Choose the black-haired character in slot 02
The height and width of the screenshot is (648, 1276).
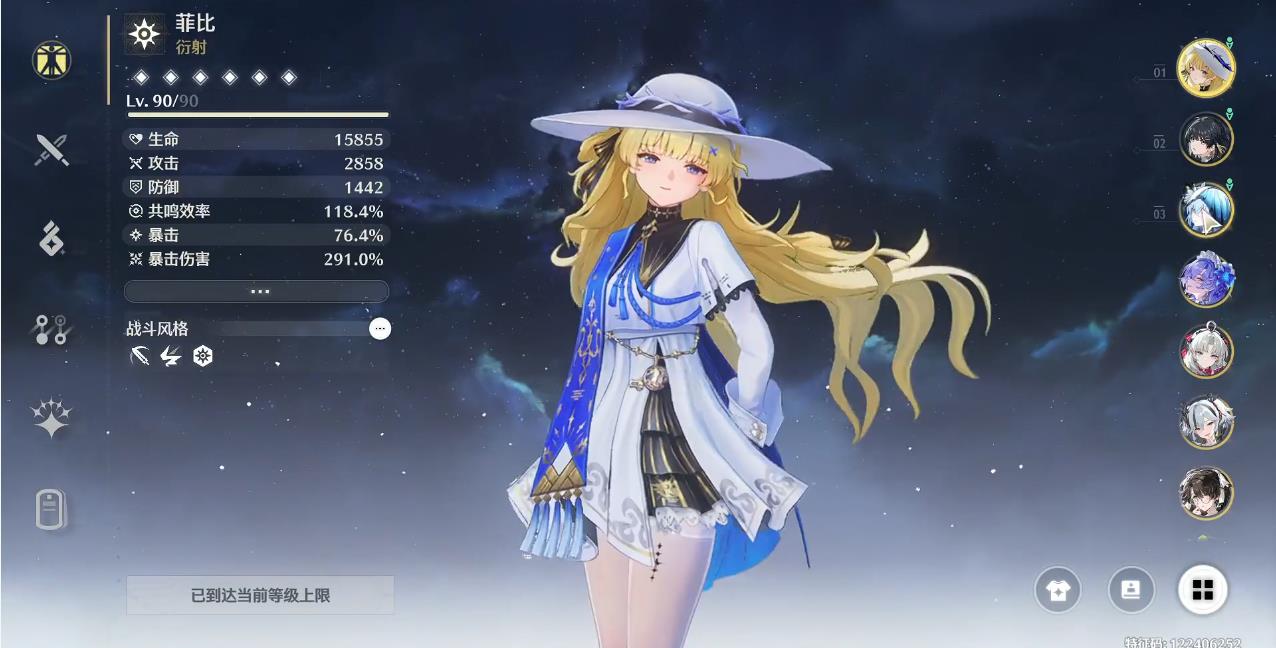click(x=1206, y=139)
